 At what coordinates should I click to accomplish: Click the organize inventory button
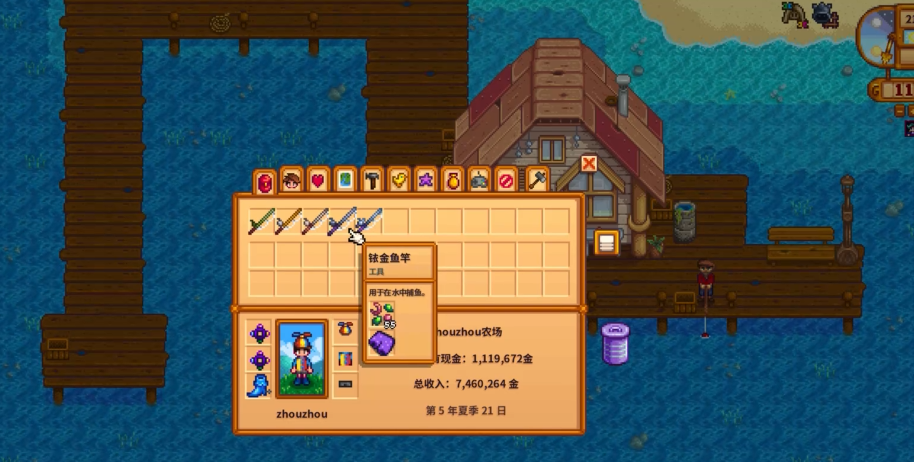[x=606, y=242]
